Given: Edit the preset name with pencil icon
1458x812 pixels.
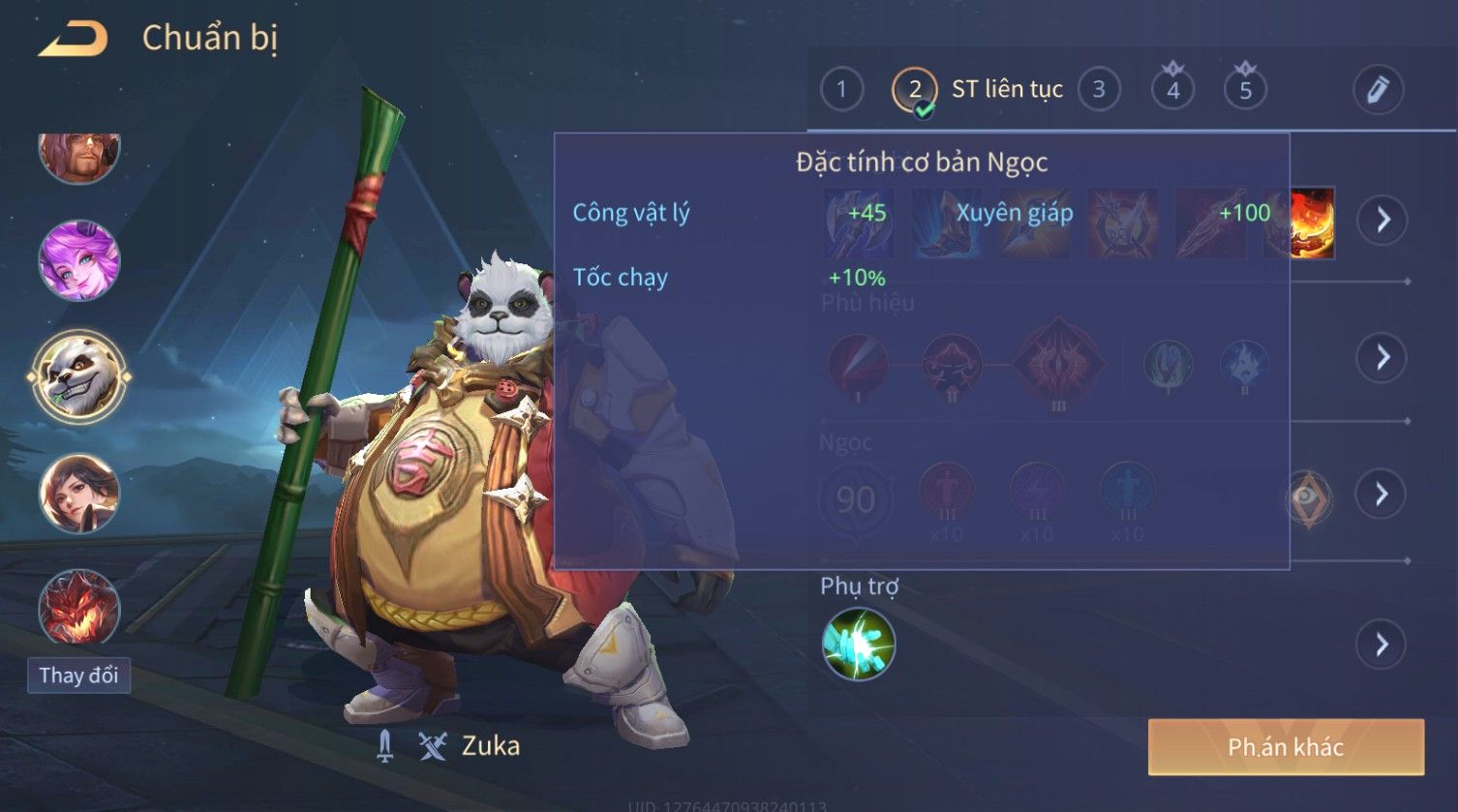Looking at the screenshot, I should point(1378,90).
